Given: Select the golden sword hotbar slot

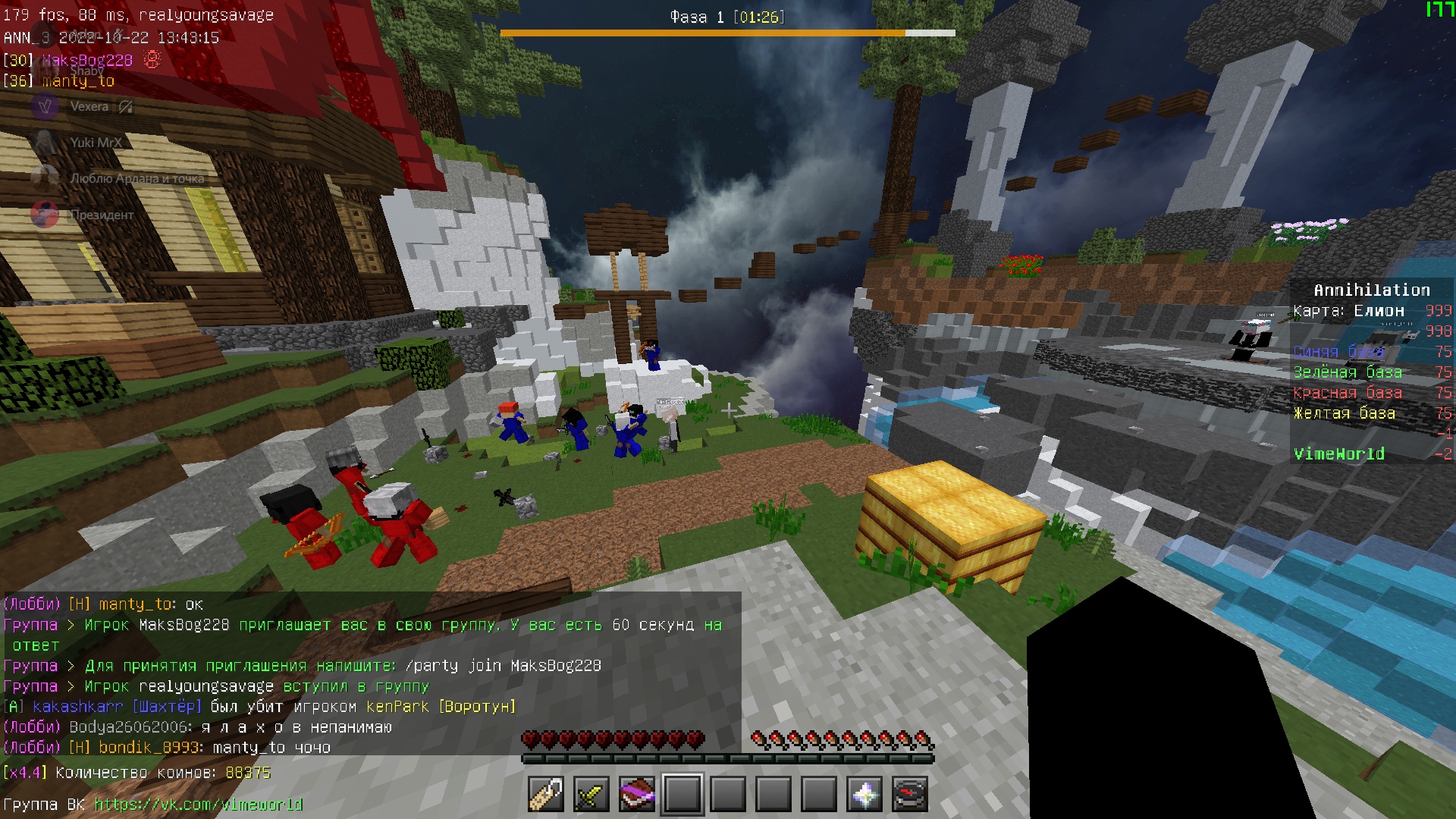Looking at the screenshot, I should pos(591,795).
